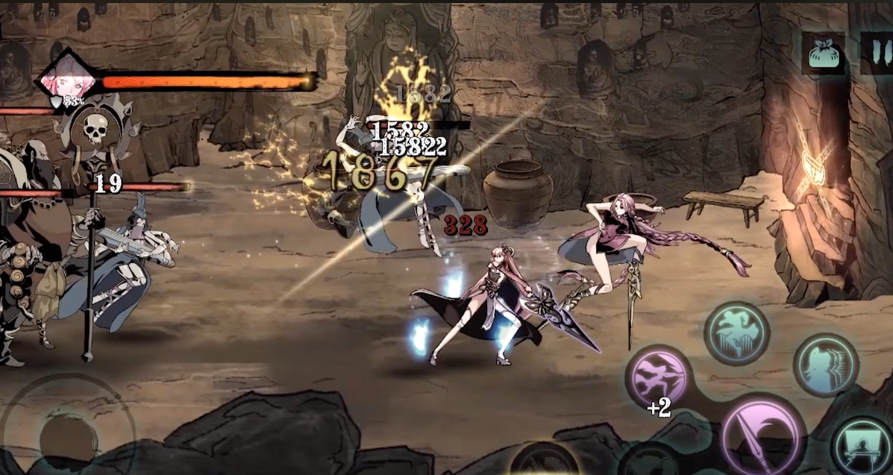Activate the pink dash skill marked +2

click(x=659, y=377)
